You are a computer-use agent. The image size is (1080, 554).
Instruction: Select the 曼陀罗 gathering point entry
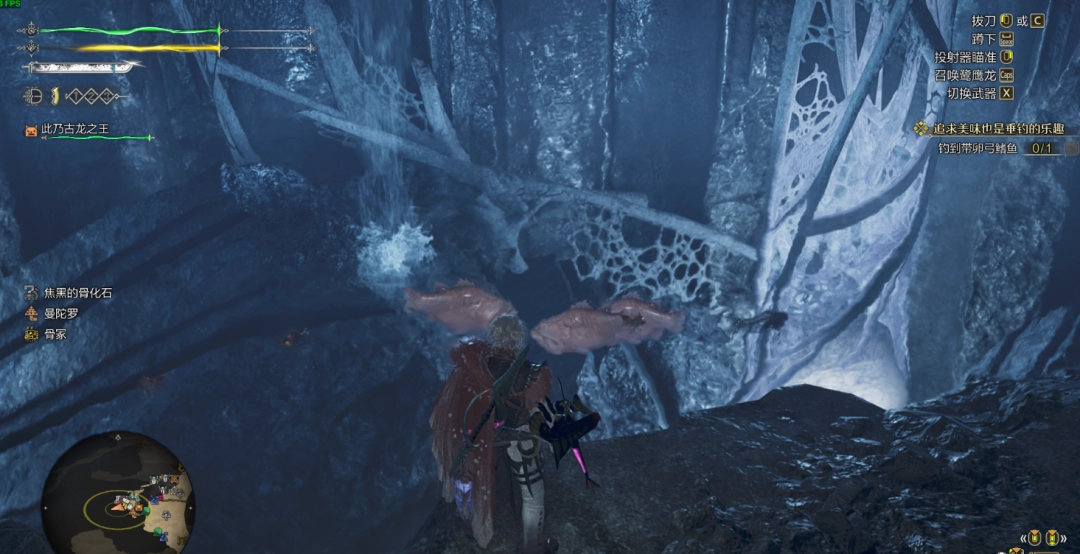(53, 313)
